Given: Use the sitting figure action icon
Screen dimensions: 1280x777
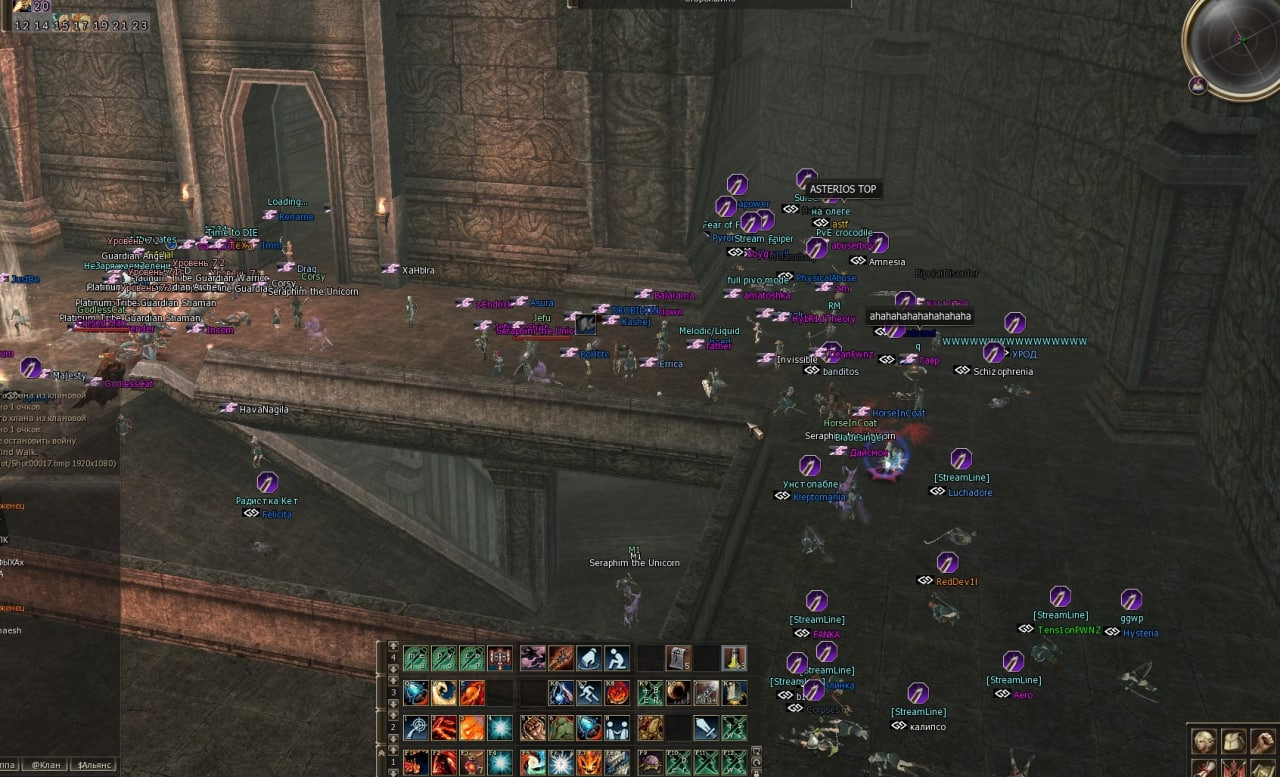Looking at the screenshot, I should pos(618,658).
